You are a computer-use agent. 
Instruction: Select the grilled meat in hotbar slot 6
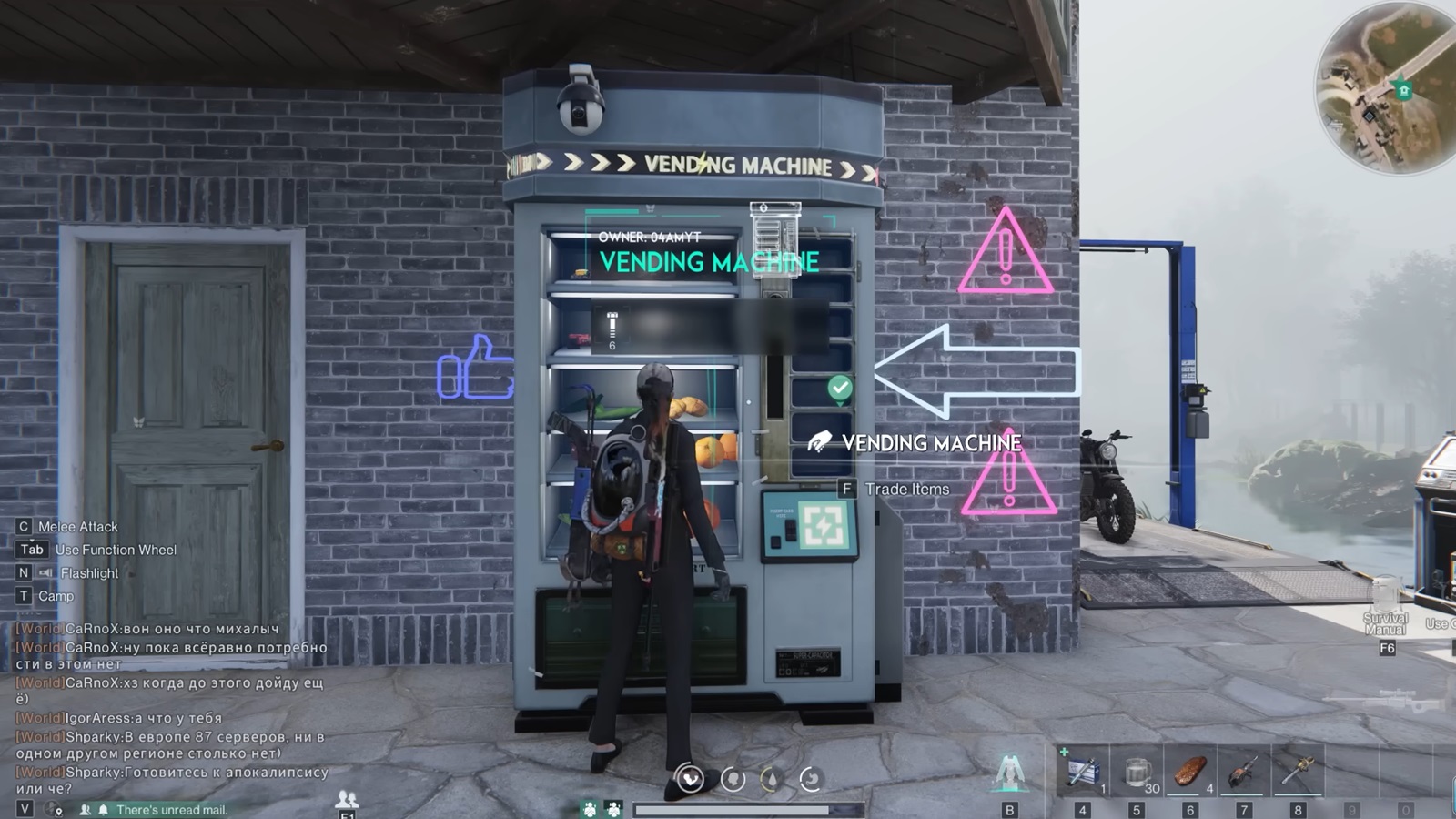pyautogui.click(x=1190, y=771)
